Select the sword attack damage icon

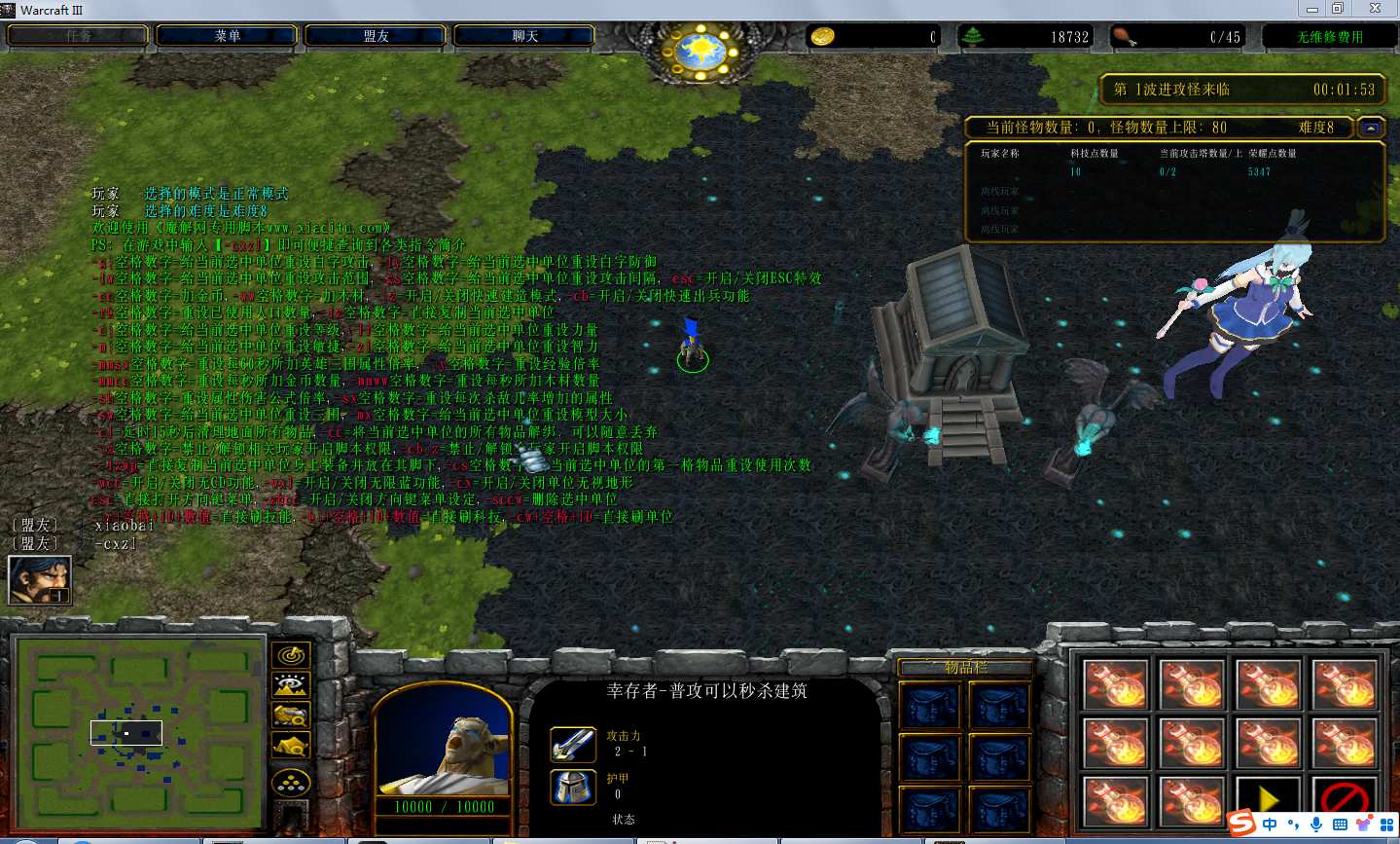572,745
